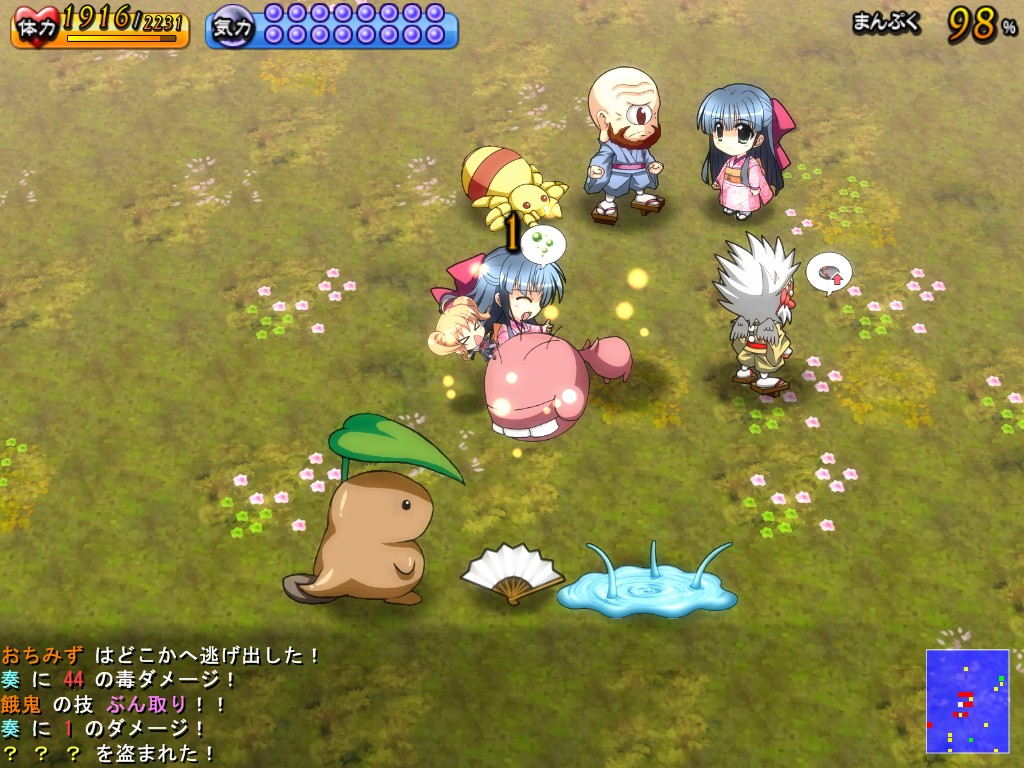Screen dimensions: 1024x768
Task: Open the blue dungeon minimap
Action: (967, 700)
